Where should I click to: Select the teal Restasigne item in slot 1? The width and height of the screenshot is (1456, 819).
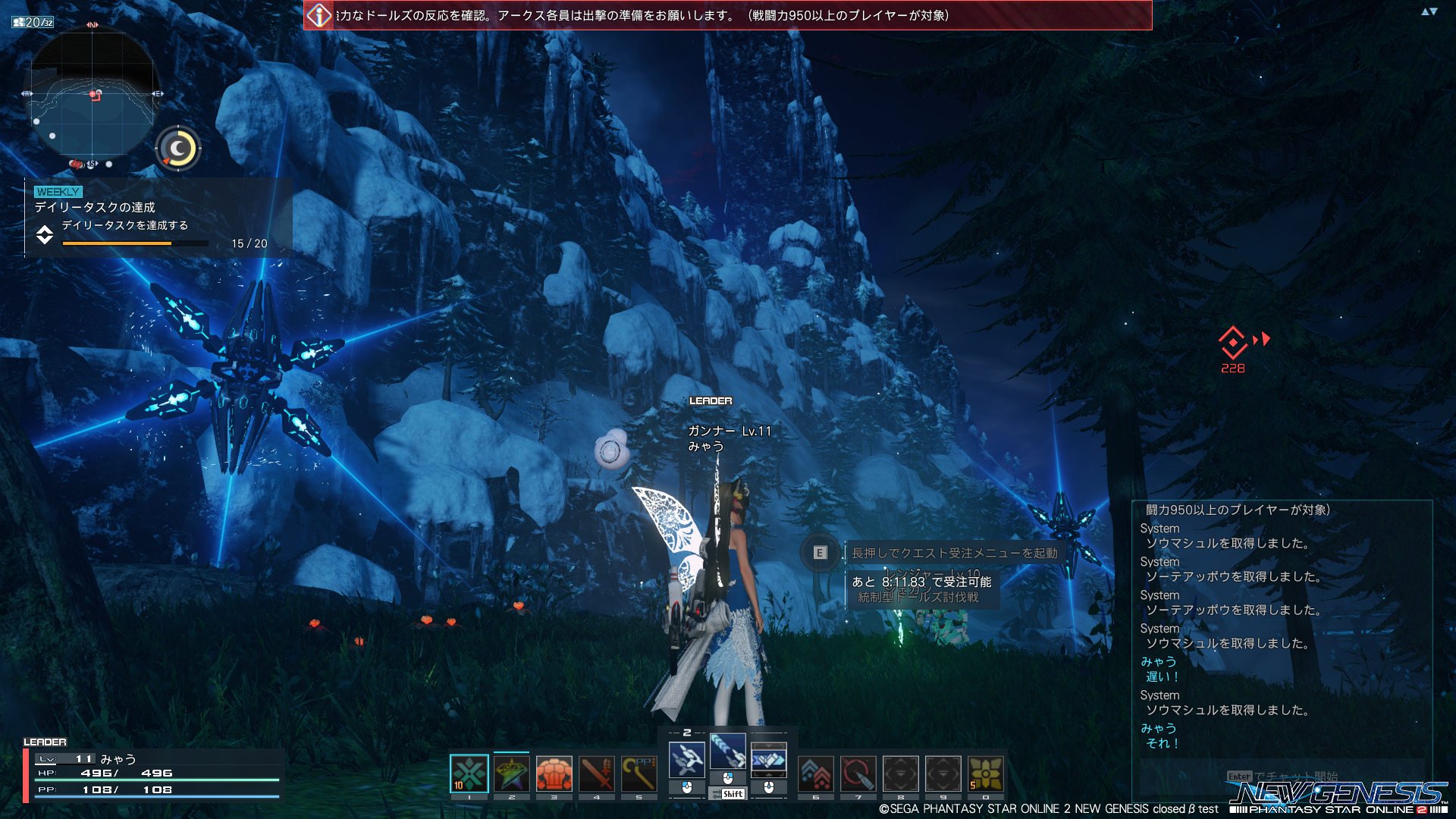[469, 774]
